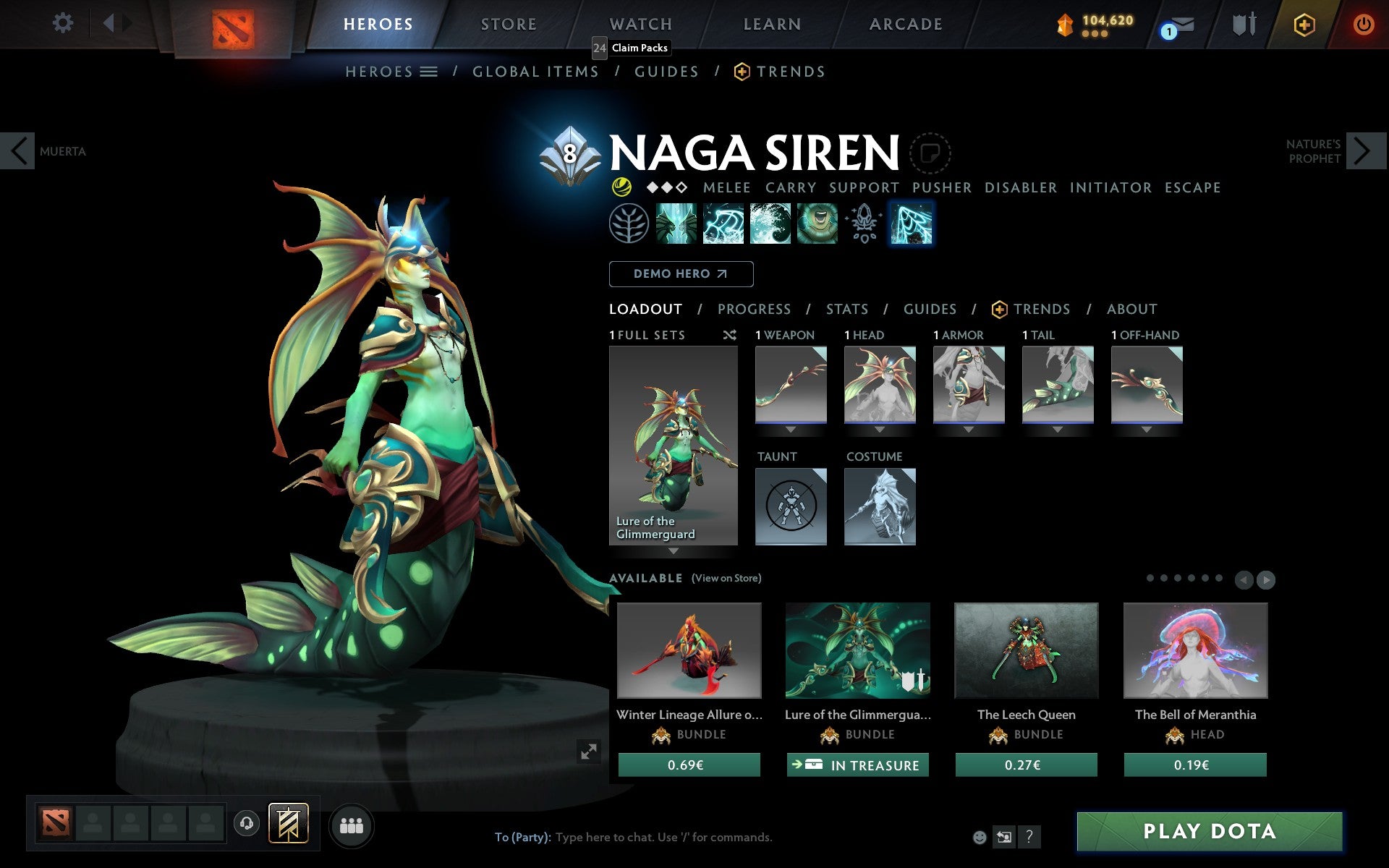Image resolution: width=1389 pixels, height=868 pixels.
Task: Open the emoticon smiley in the chat bar
Action: click(x=981, y=837)
